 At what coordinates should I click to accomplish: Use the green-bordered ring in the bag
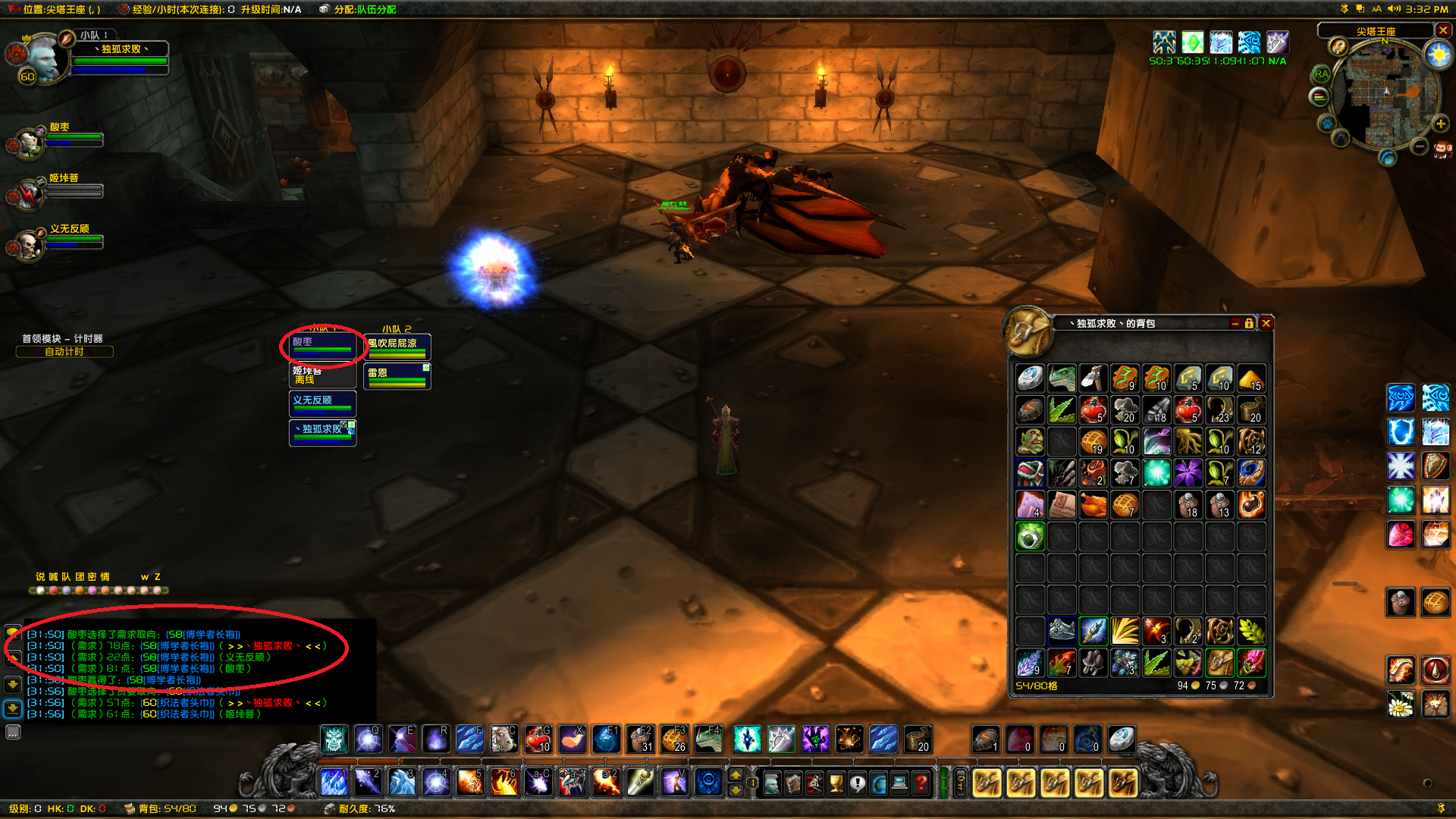[1031, 536]
